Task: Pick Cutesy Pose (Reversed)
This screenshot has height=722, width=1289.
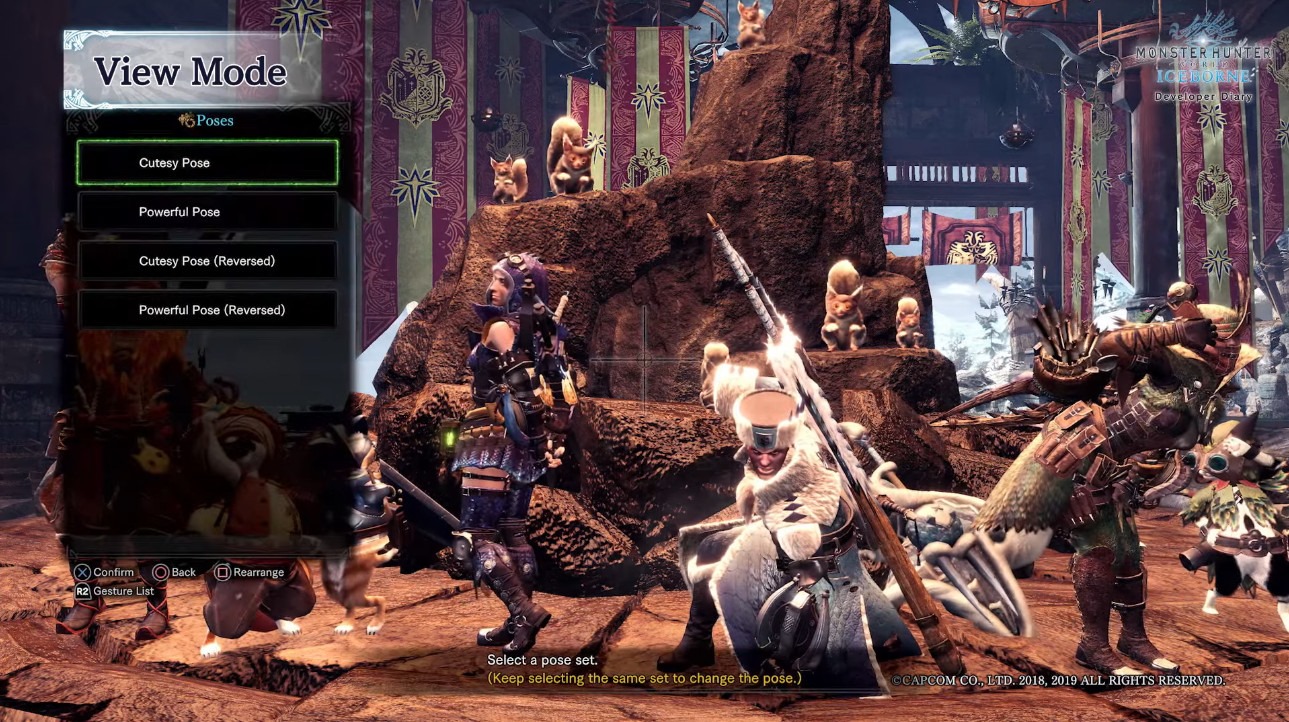Action: 207,261
